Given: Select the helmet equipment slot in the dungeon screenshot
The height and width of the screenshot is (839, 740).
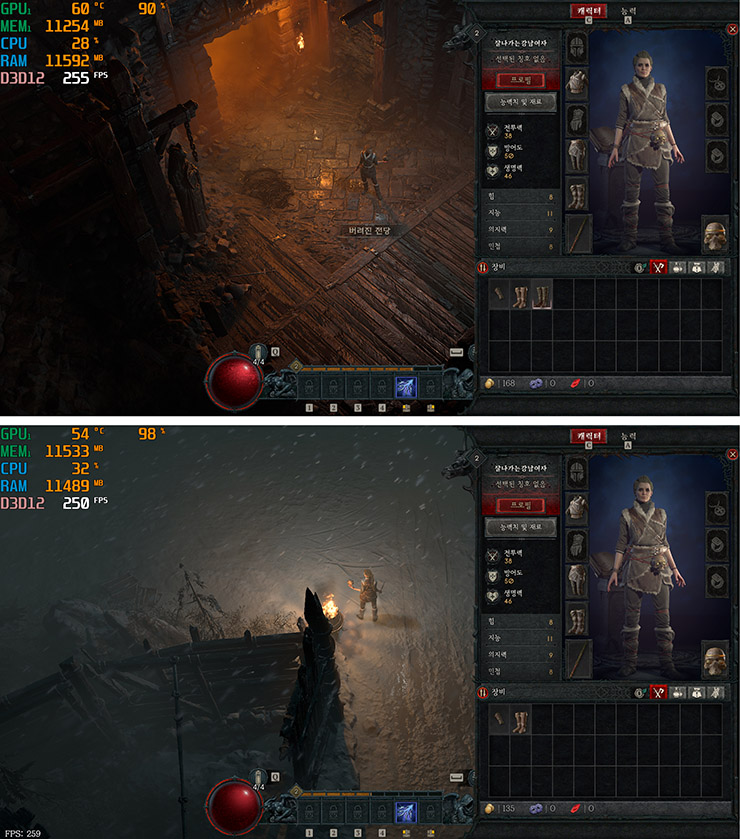Looking at the screenshot, I should click(x=579, y=48).
